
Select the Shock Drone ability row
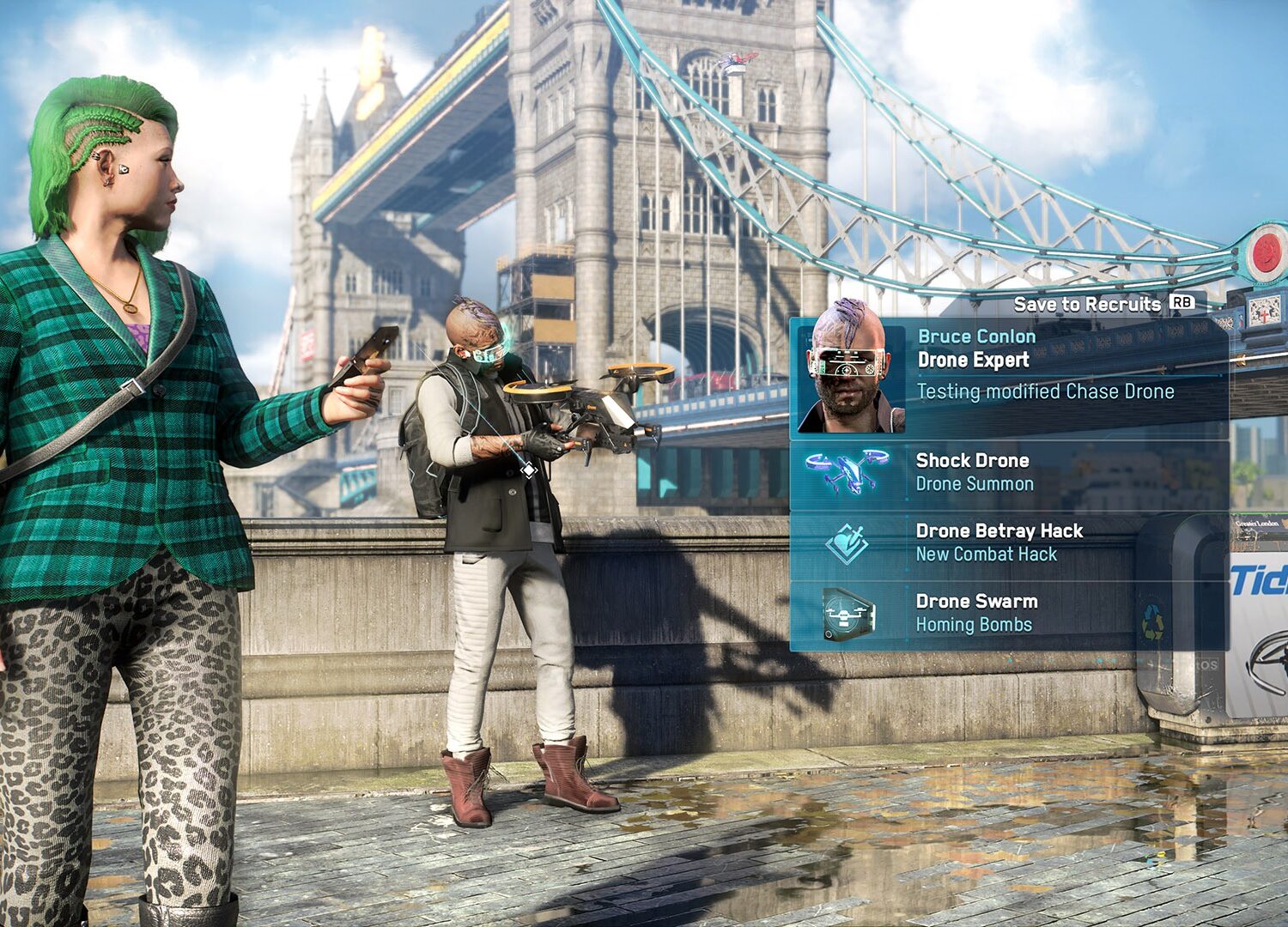tap(1009, 473)
